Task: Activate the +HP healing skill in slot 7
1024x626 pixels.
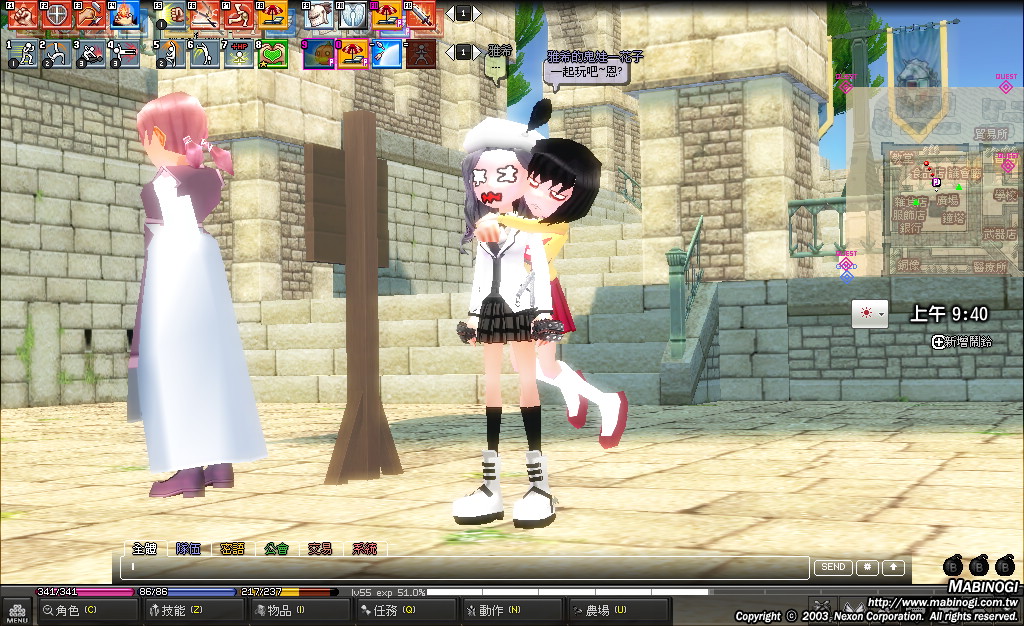Action: [x=240, y=53]
